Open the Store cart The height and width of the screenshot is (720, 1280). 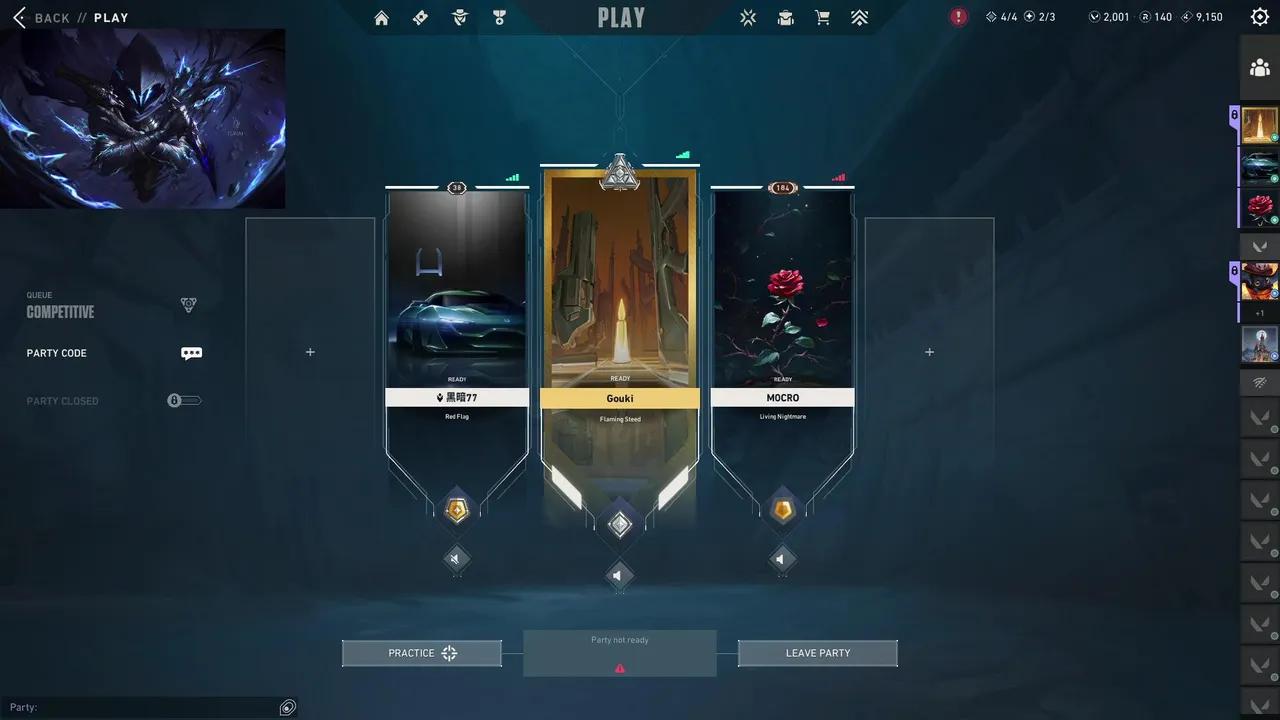click(821, 17)
